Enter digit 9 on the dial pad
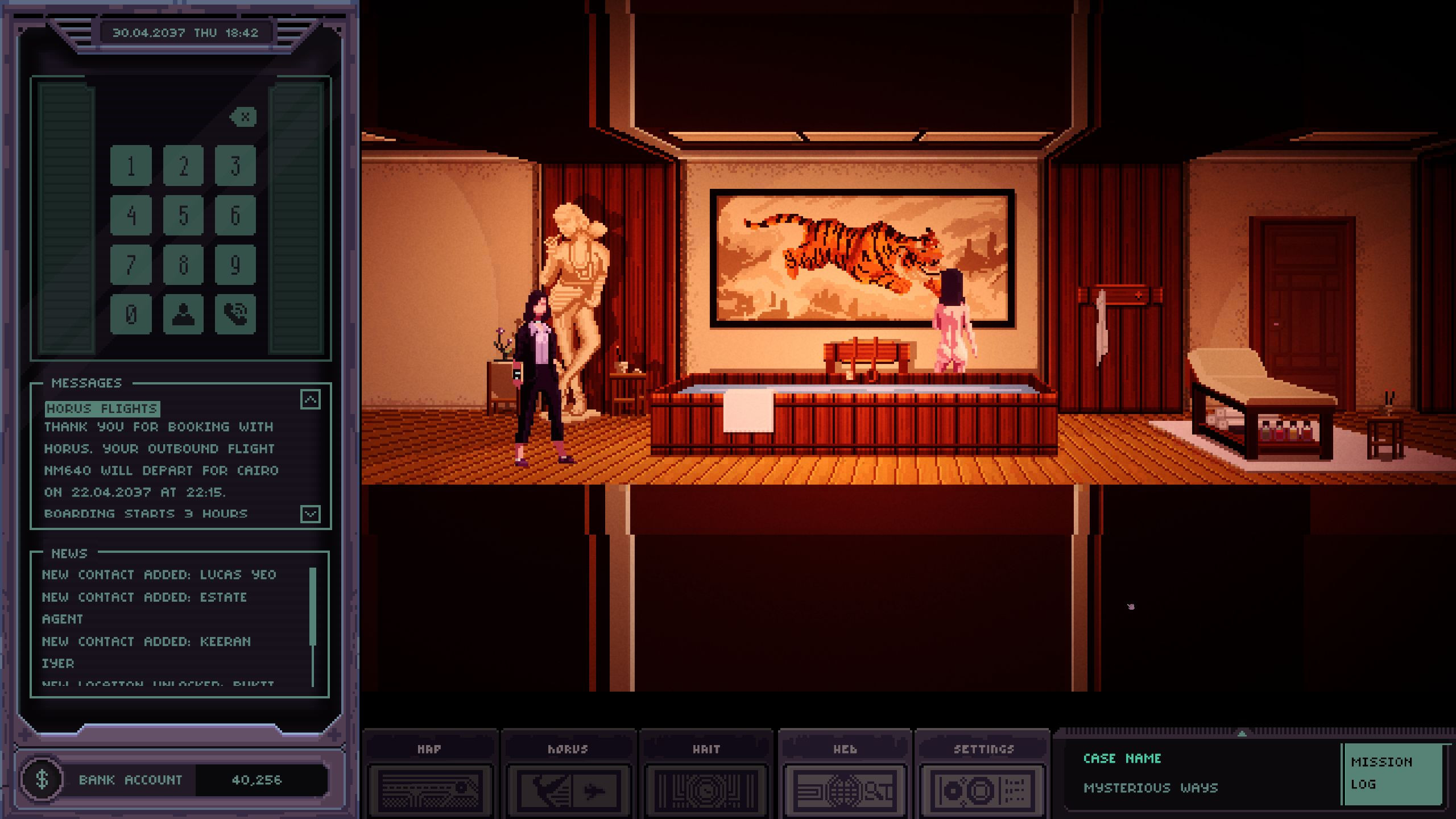 tap(235, 264)
